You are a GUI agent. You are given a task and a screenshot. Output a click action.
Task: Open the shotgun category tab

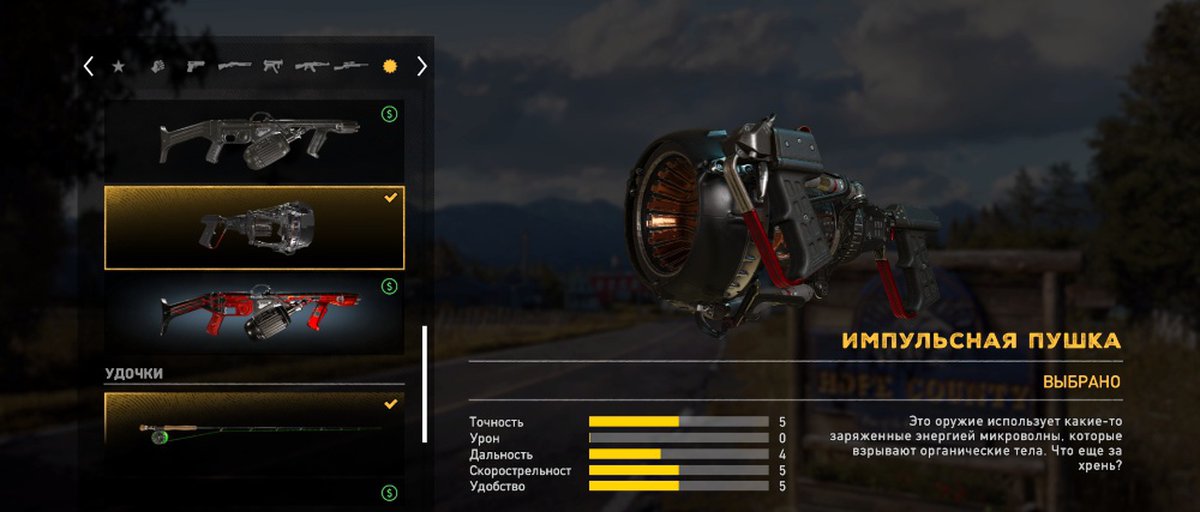pyautogui.click(x=234, y=67)
